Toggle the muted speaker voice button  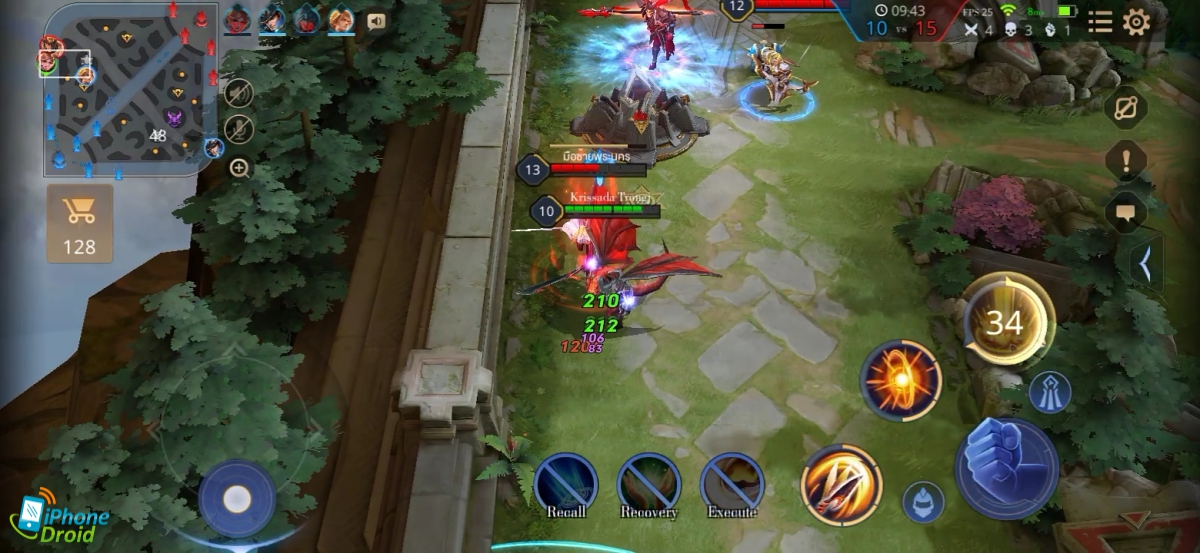pos(238,95)
